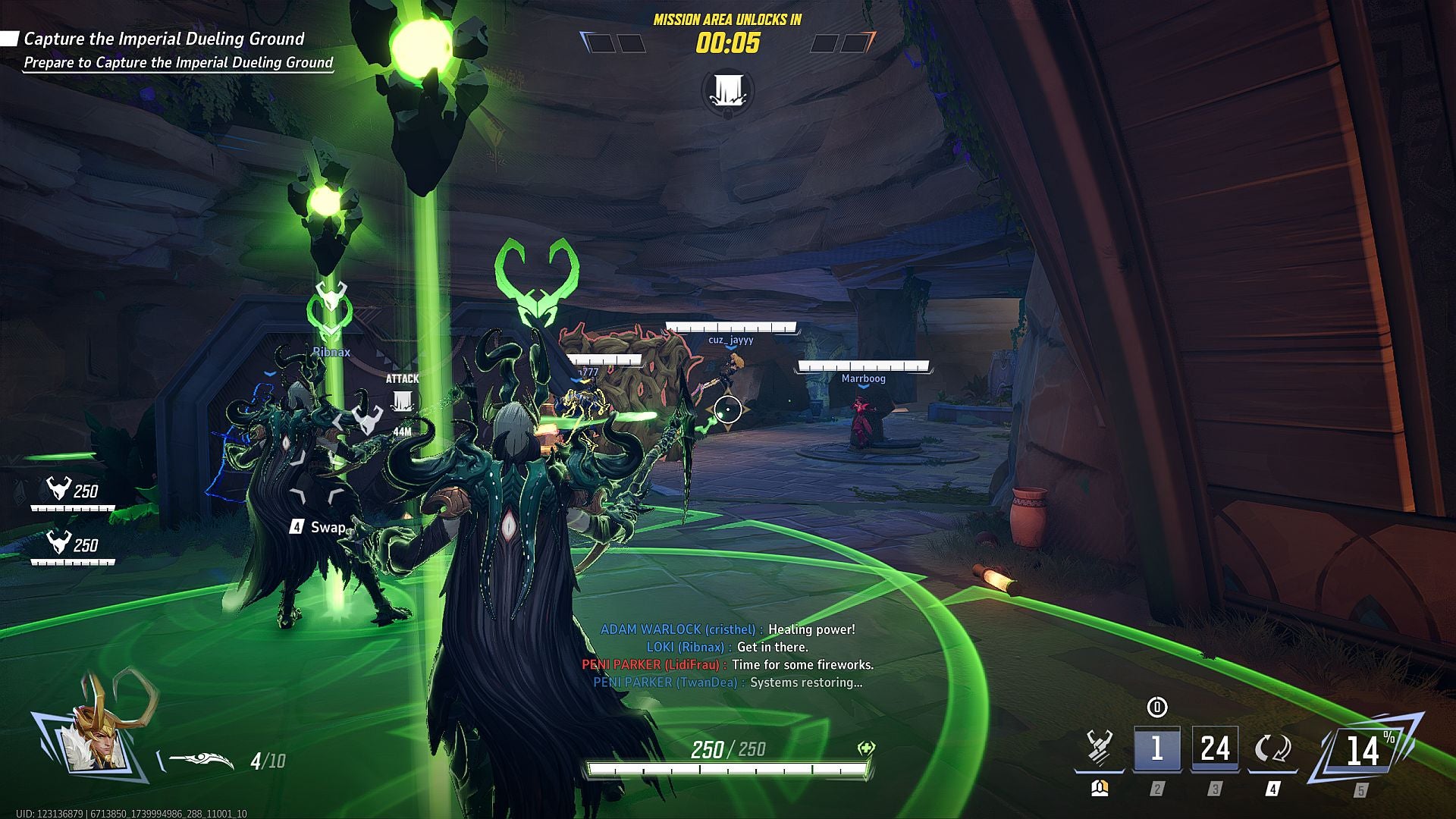Image resolution: width=1456 pixels, height=819 pixels.
Task: Trigger the swap ability icon in slot 4
Action: (x=1272, y=748)
